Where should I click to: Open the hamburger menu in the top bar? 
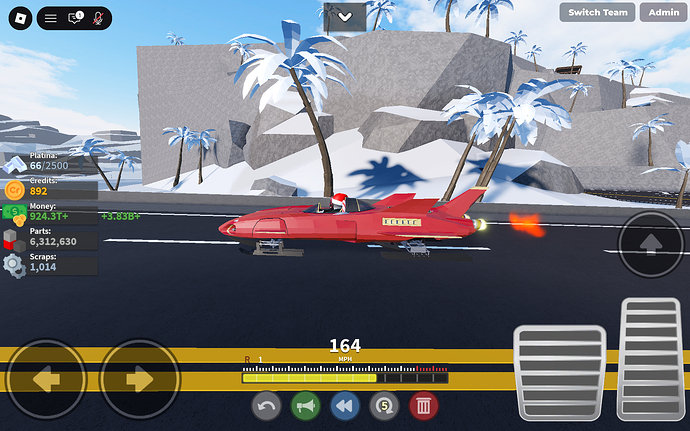tap(51, 18)
